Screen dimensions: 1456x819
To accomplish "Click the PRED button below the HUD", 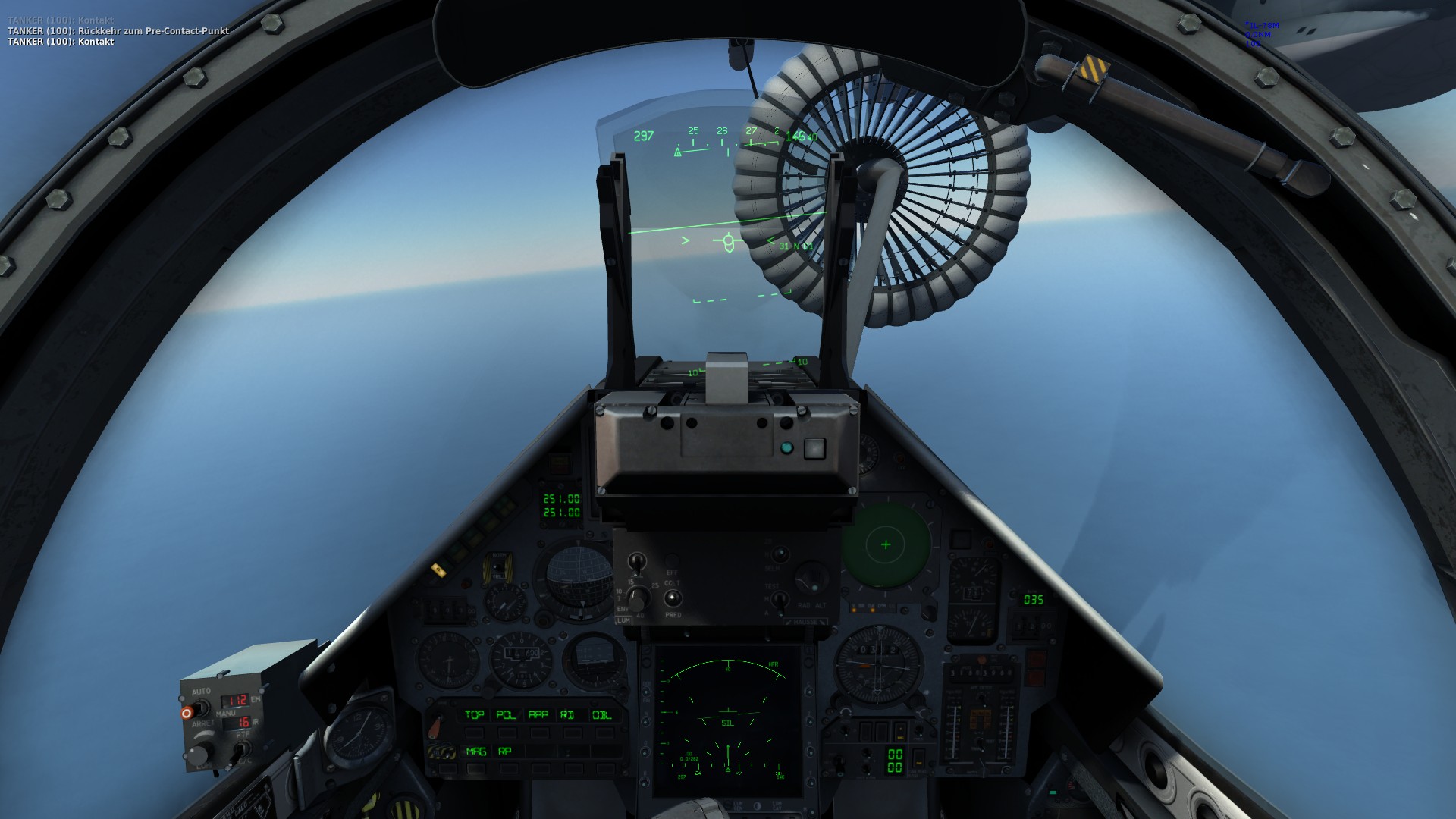I will tap(672, 599).
